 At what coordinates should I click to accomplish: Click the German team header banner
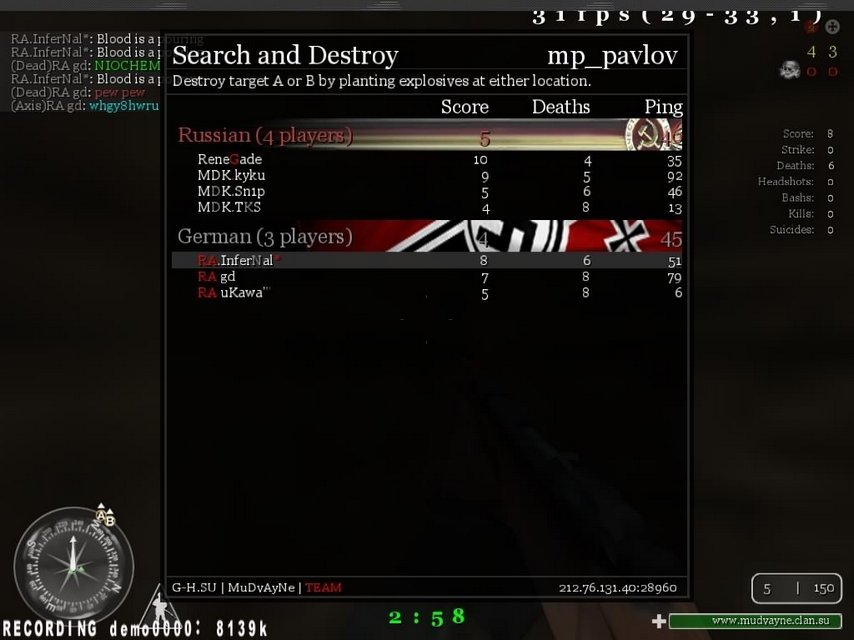(x=427, y=237)
